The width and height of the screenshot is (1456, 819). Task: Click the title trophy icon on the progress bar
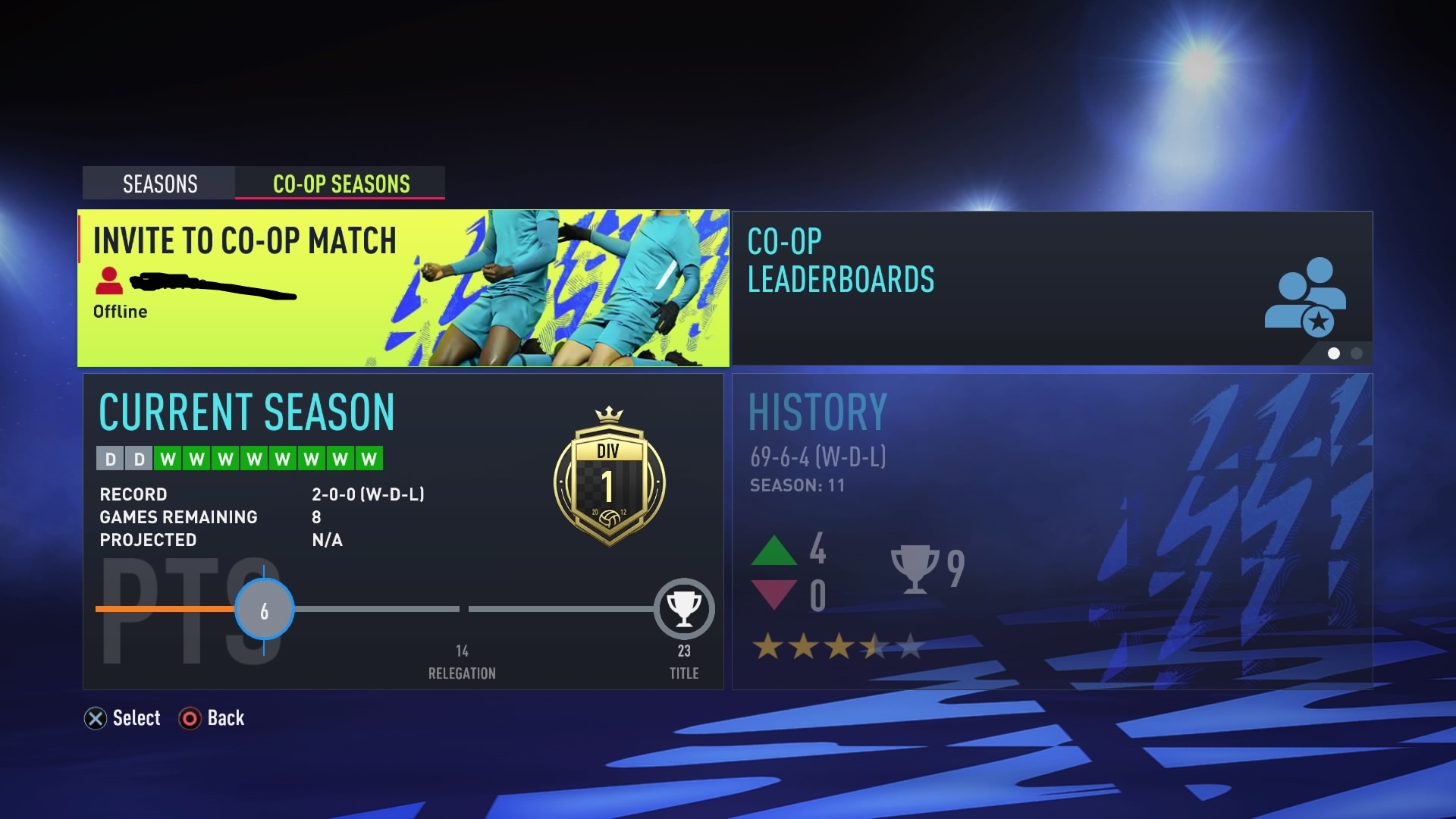(x=683, y=608)
